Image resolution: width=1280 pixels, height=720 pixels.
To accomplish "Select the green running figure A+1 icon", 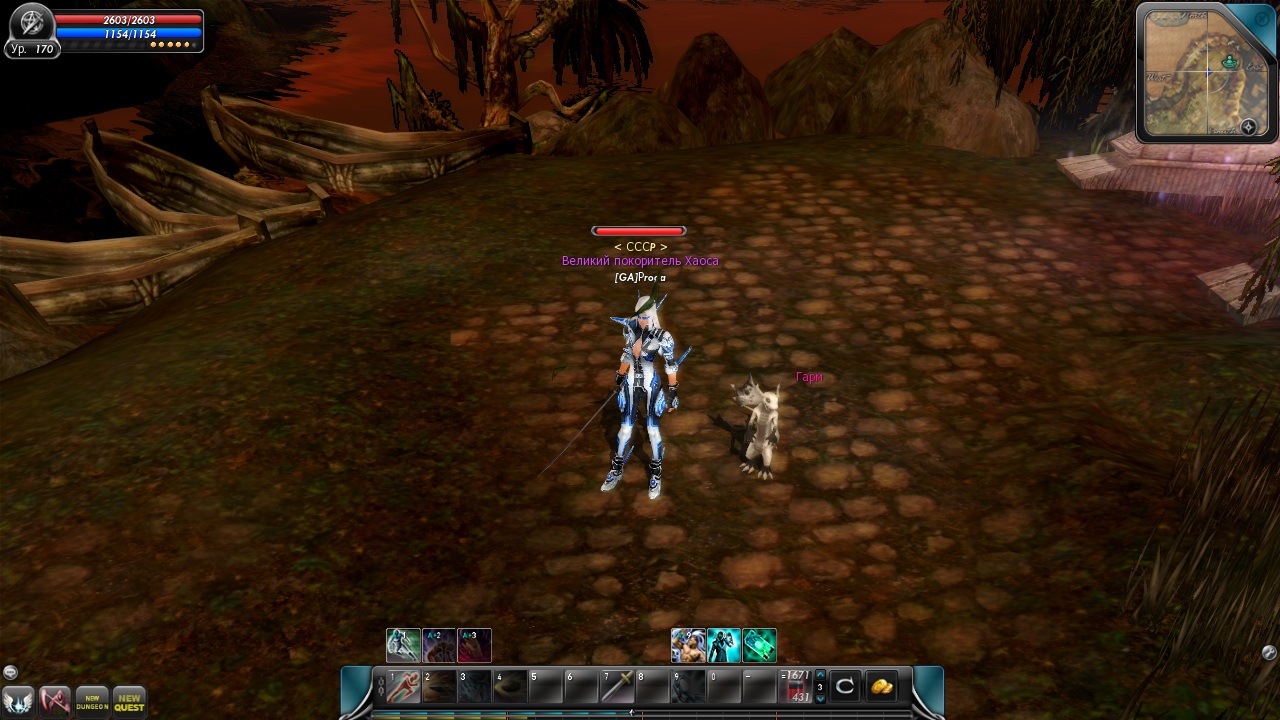I will tap(403, 645).
